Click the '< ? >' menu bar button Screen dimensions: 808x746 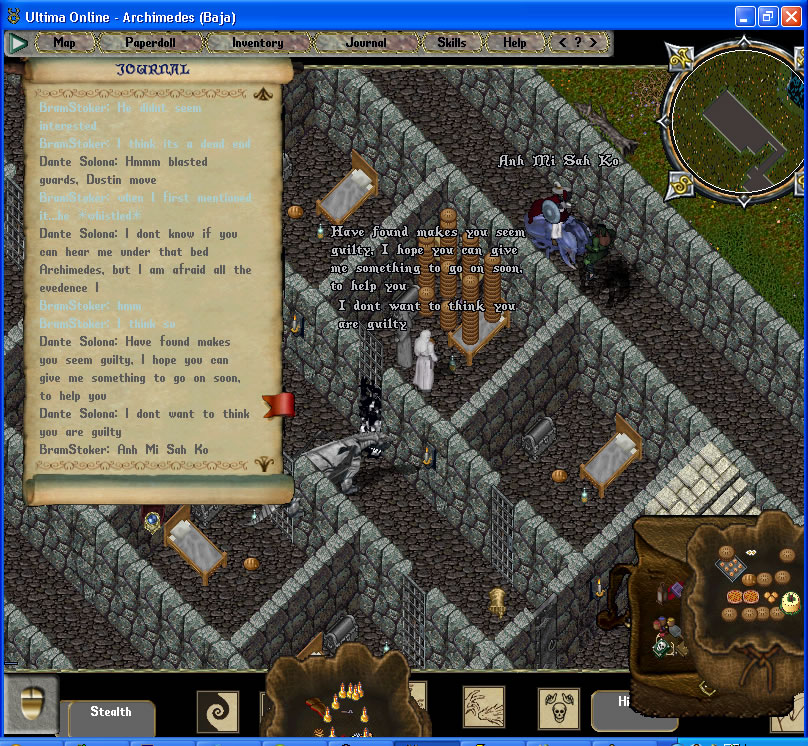(x=577, y=43)
